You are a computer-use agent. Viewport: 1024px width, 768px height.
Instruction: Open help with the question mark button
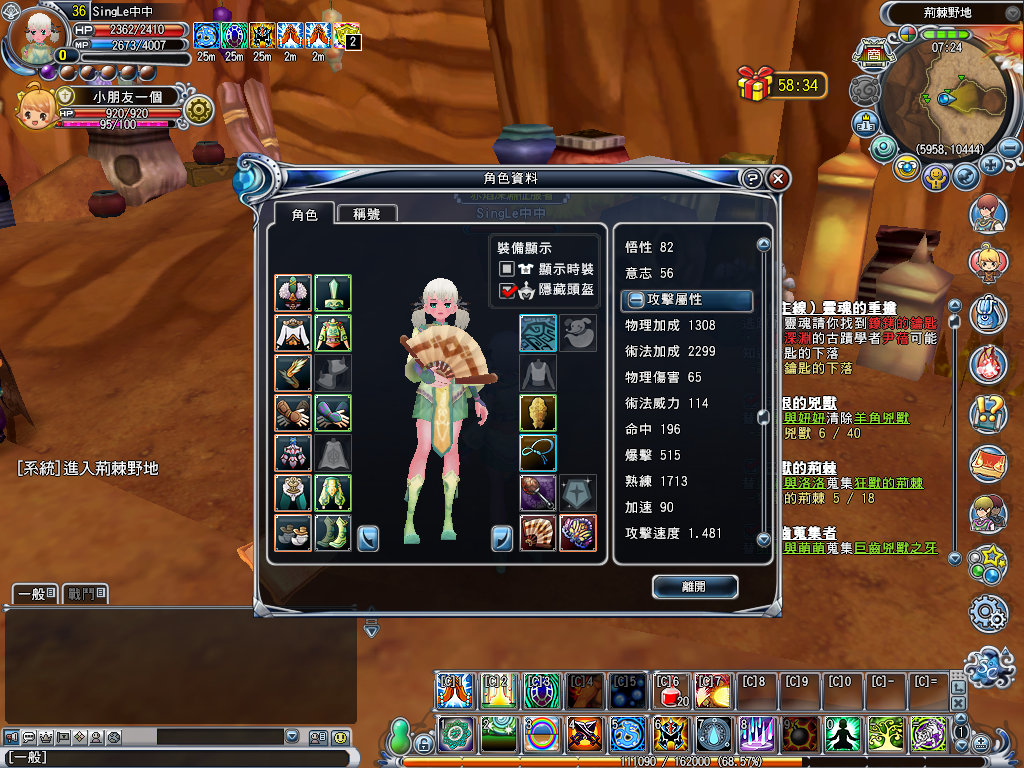coord(752,179)
